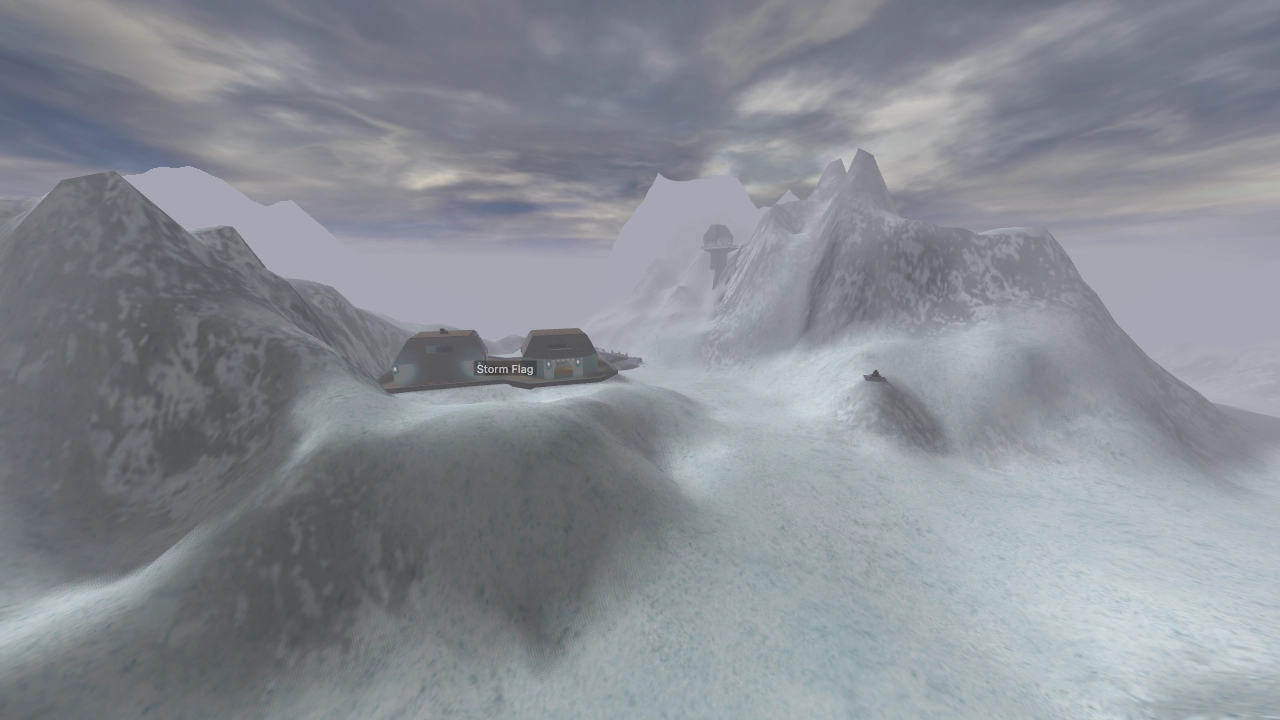Click the walkway extending right of the base
The image size is (1280, 720).
point(618,360)
